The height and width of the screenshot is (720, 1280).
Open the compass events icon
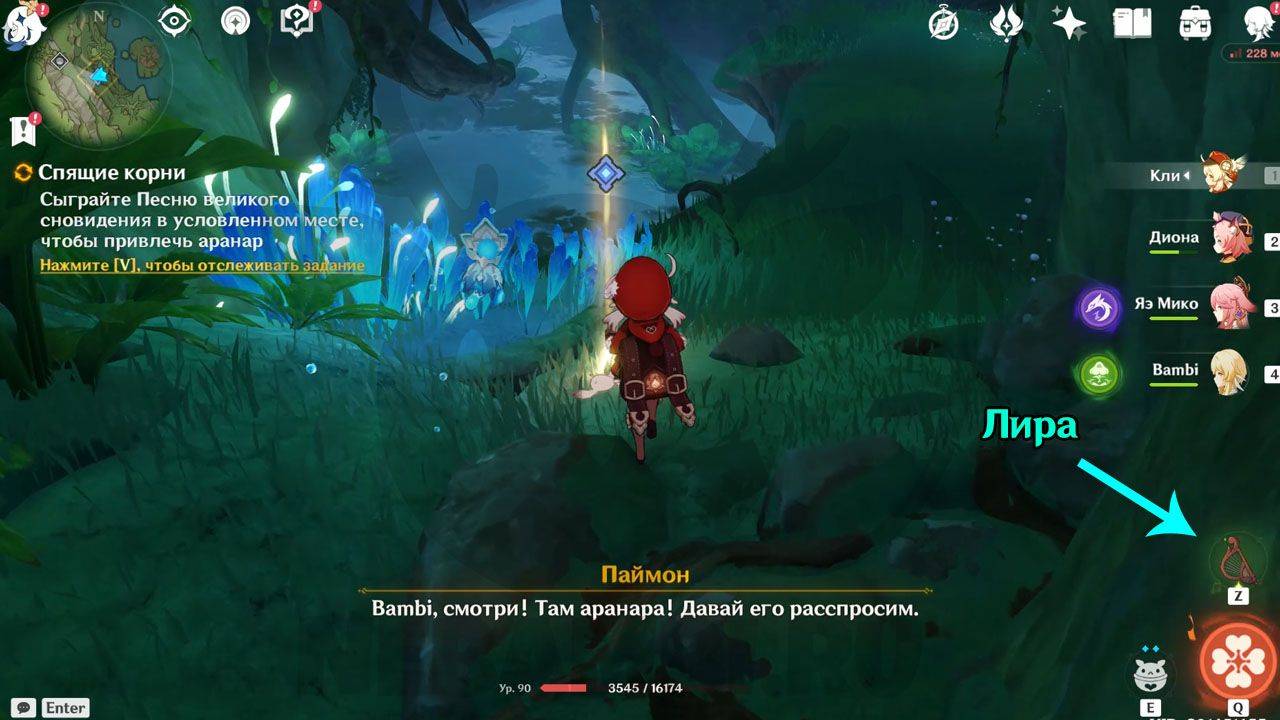point(943,23)
